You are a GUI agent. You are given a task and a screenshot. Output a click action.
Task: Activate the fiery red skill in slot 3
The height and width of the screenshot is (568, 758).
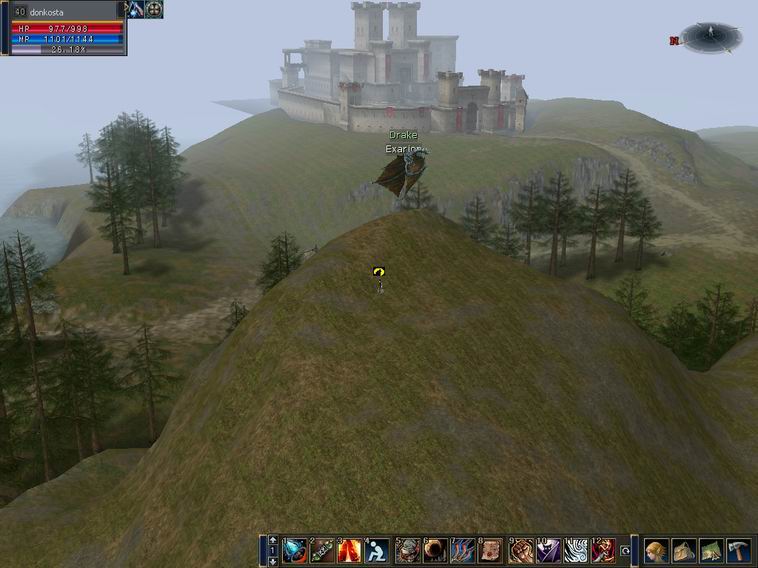(x=350, y=551)
